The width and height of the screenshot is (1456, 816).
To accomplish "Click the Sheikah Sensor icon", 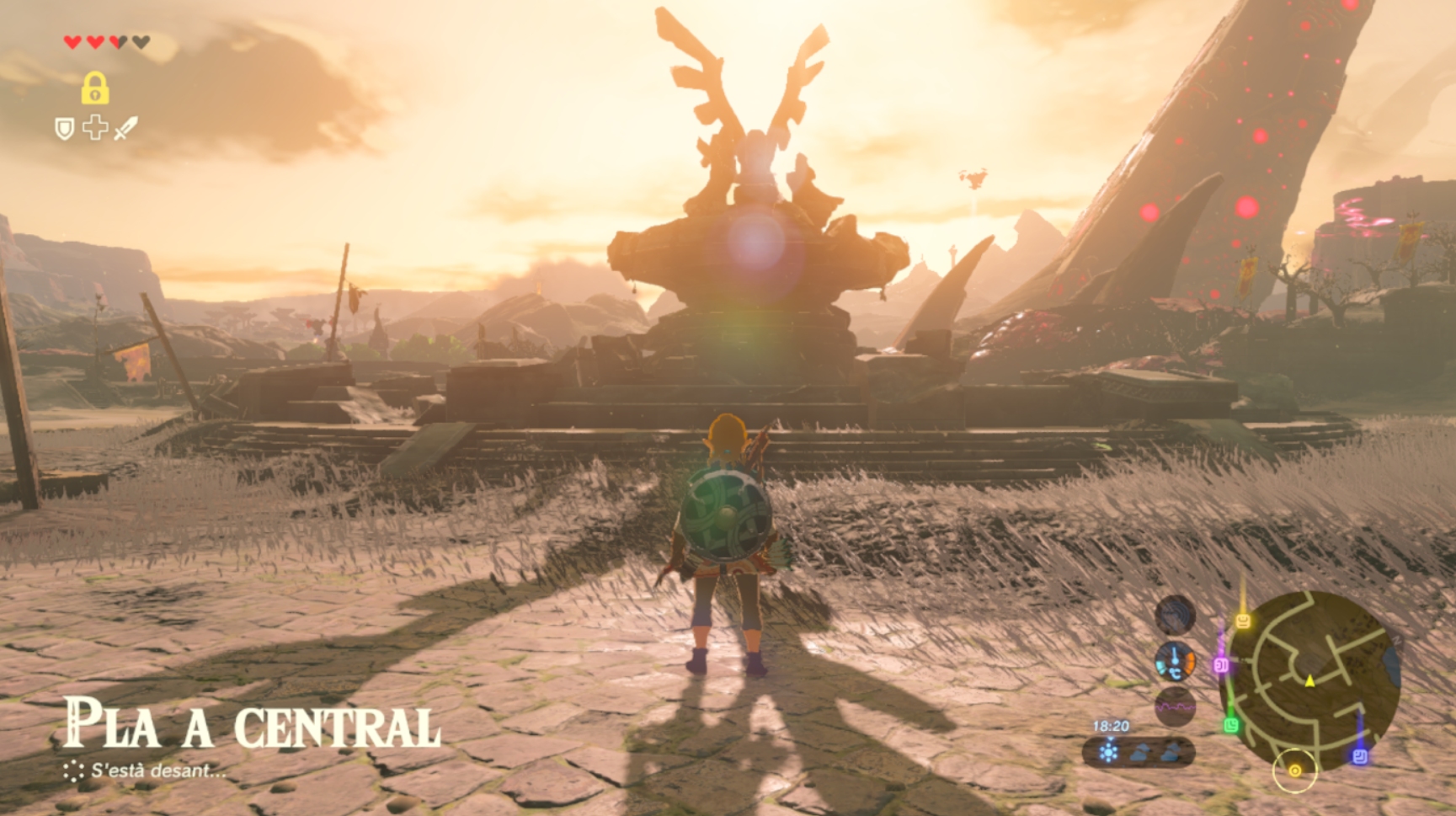I will coord(1175,615).
